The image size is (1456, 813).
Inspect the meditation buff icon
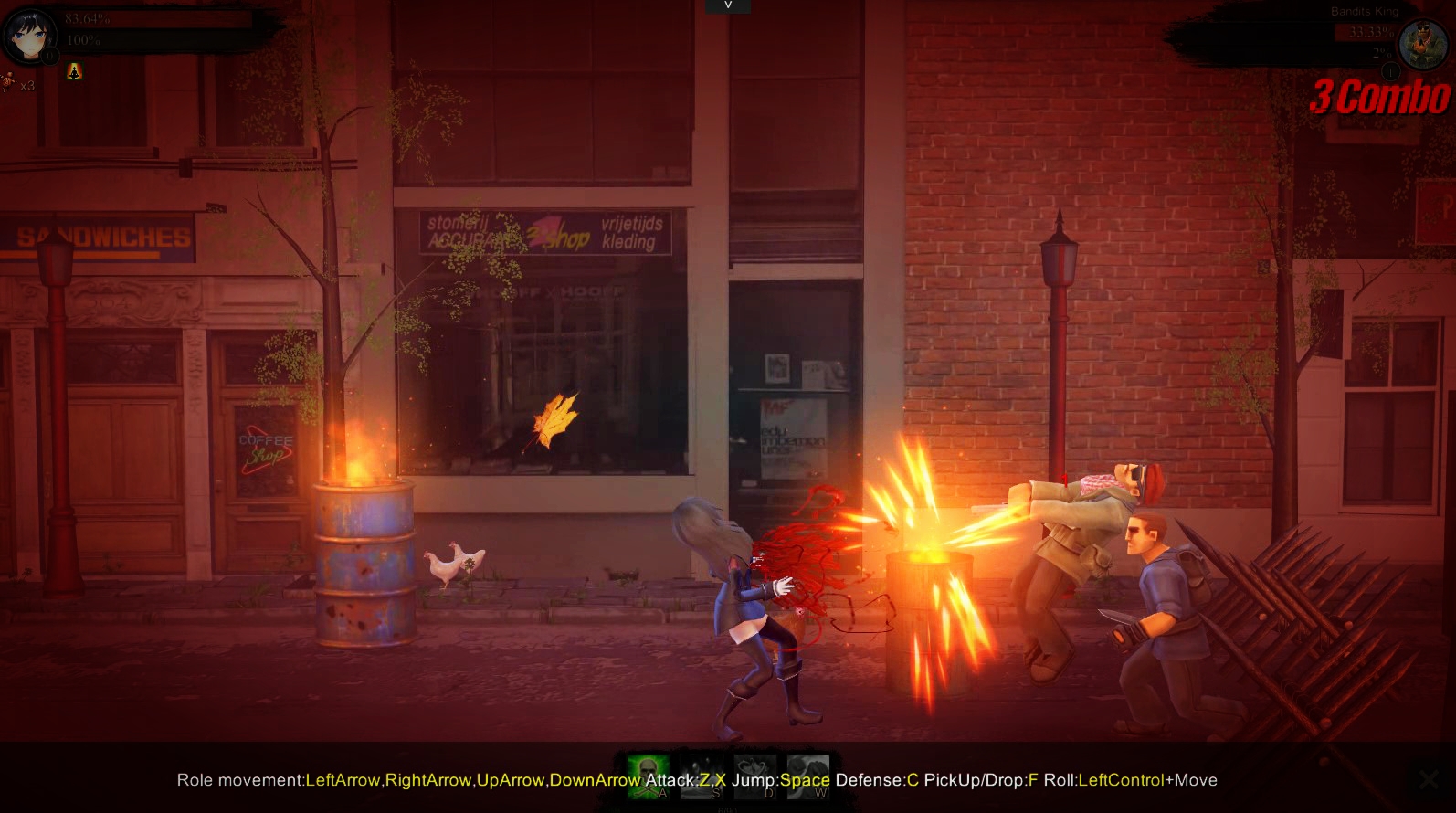coord(74,71)
